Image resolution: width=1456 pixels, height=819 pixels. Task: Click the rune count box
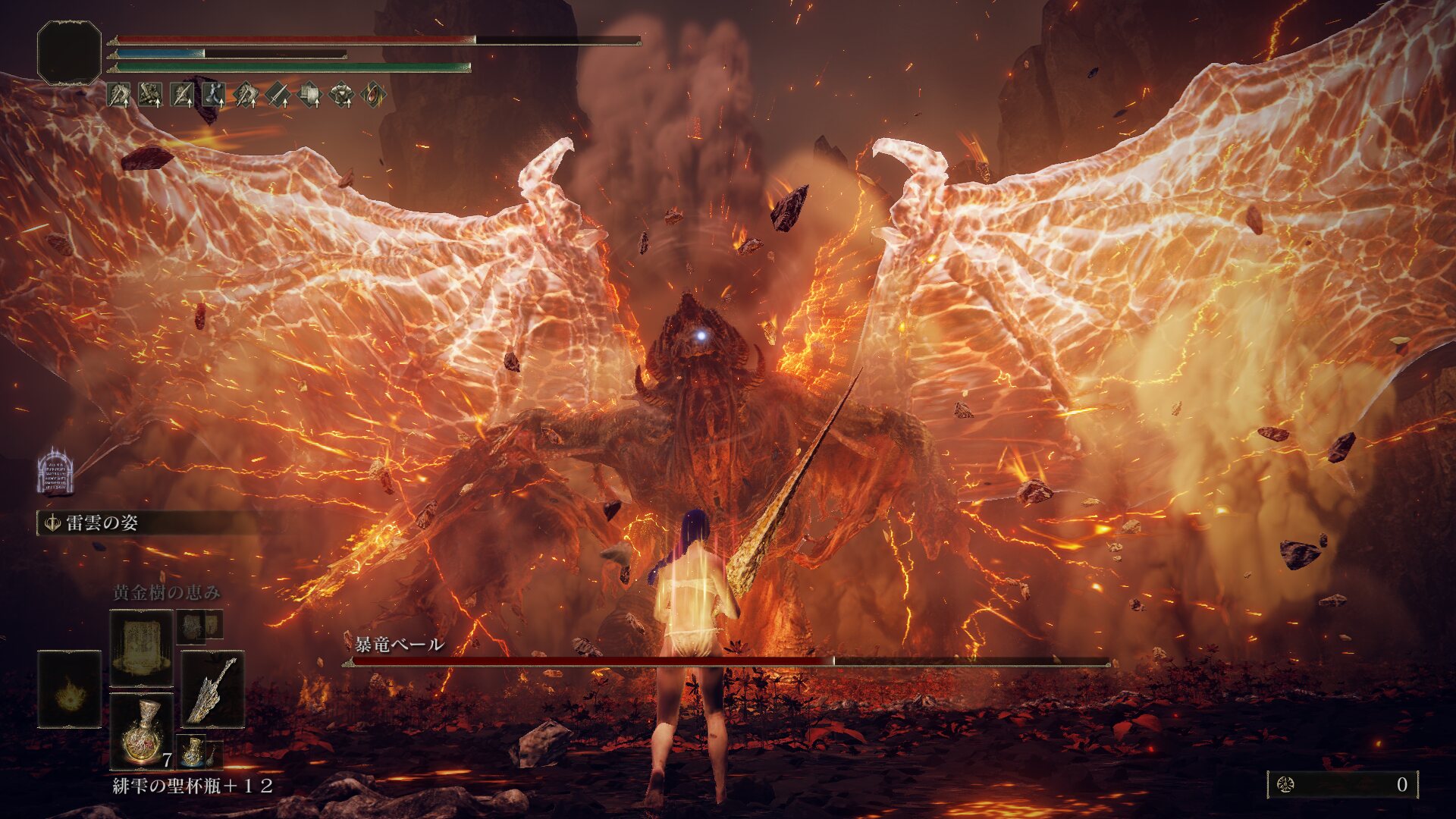click(1341, 784)
